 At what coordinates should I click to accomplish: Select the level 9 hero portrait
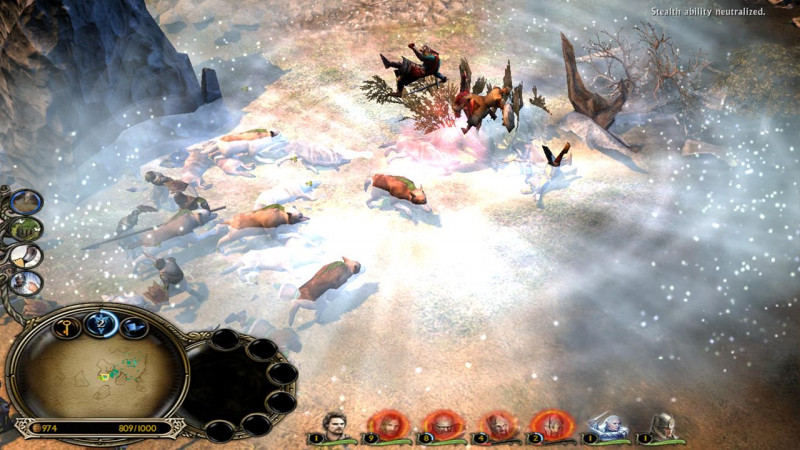[387, 427]
